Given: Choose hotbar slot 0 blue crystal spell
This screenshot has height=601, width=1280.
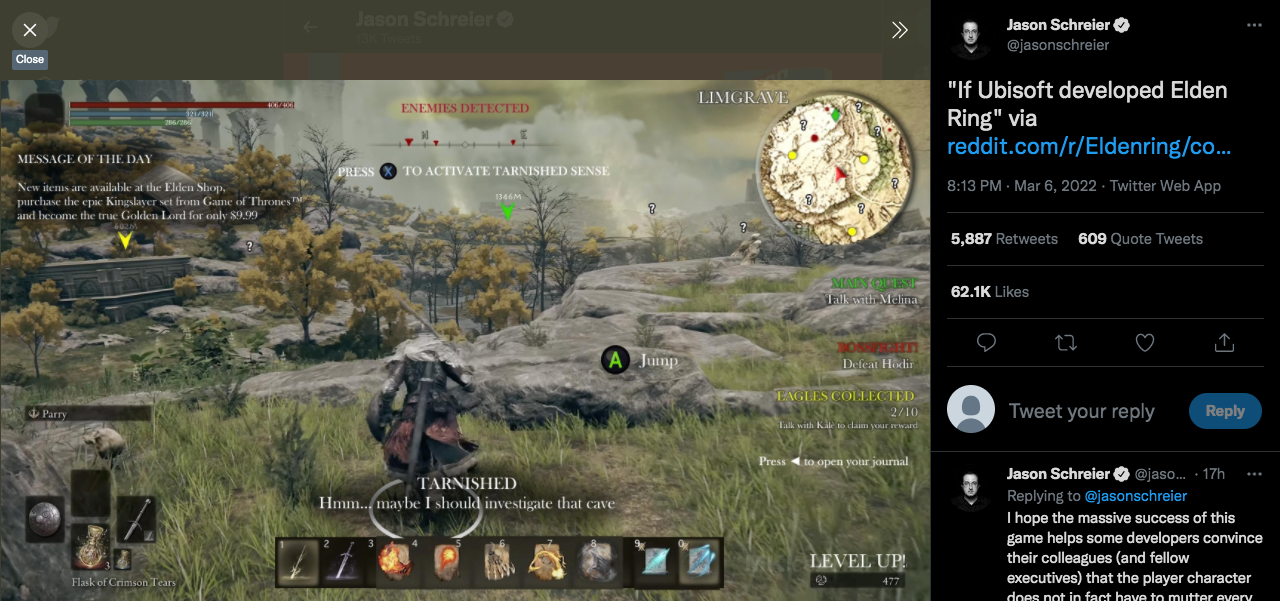Looking at the screenshot, I should [x=698, y=564].
